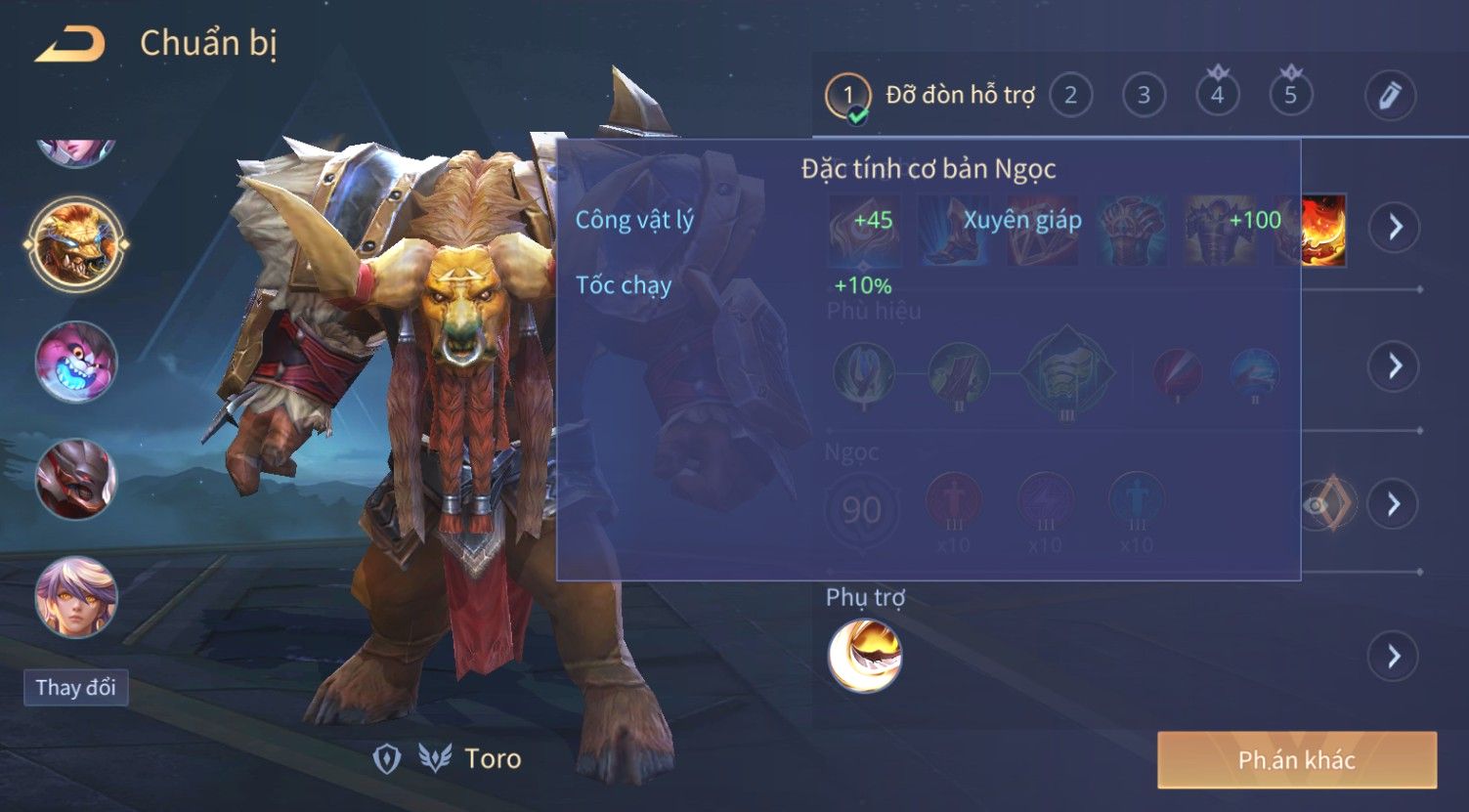The height and width of the screenshot is (812, 1469).
Task: Pick the white-haired hero portrait
Action: 76,596
